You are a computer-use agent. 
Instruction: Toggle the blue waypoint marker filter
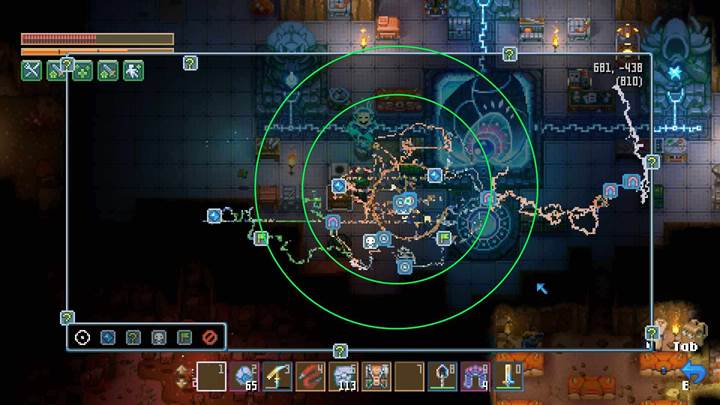(x=108, y=338)
